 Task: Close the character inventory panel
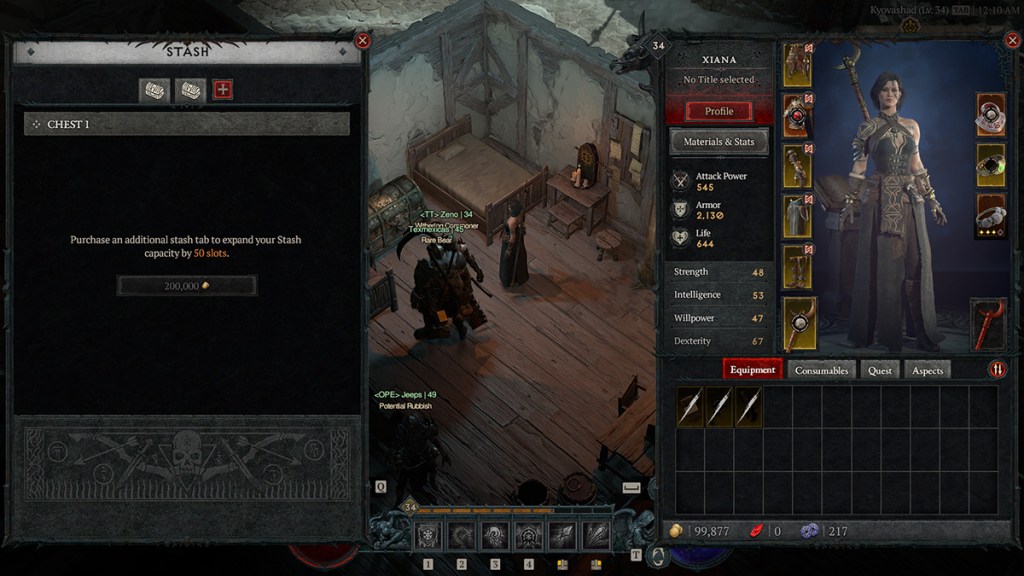[1012, 41]
